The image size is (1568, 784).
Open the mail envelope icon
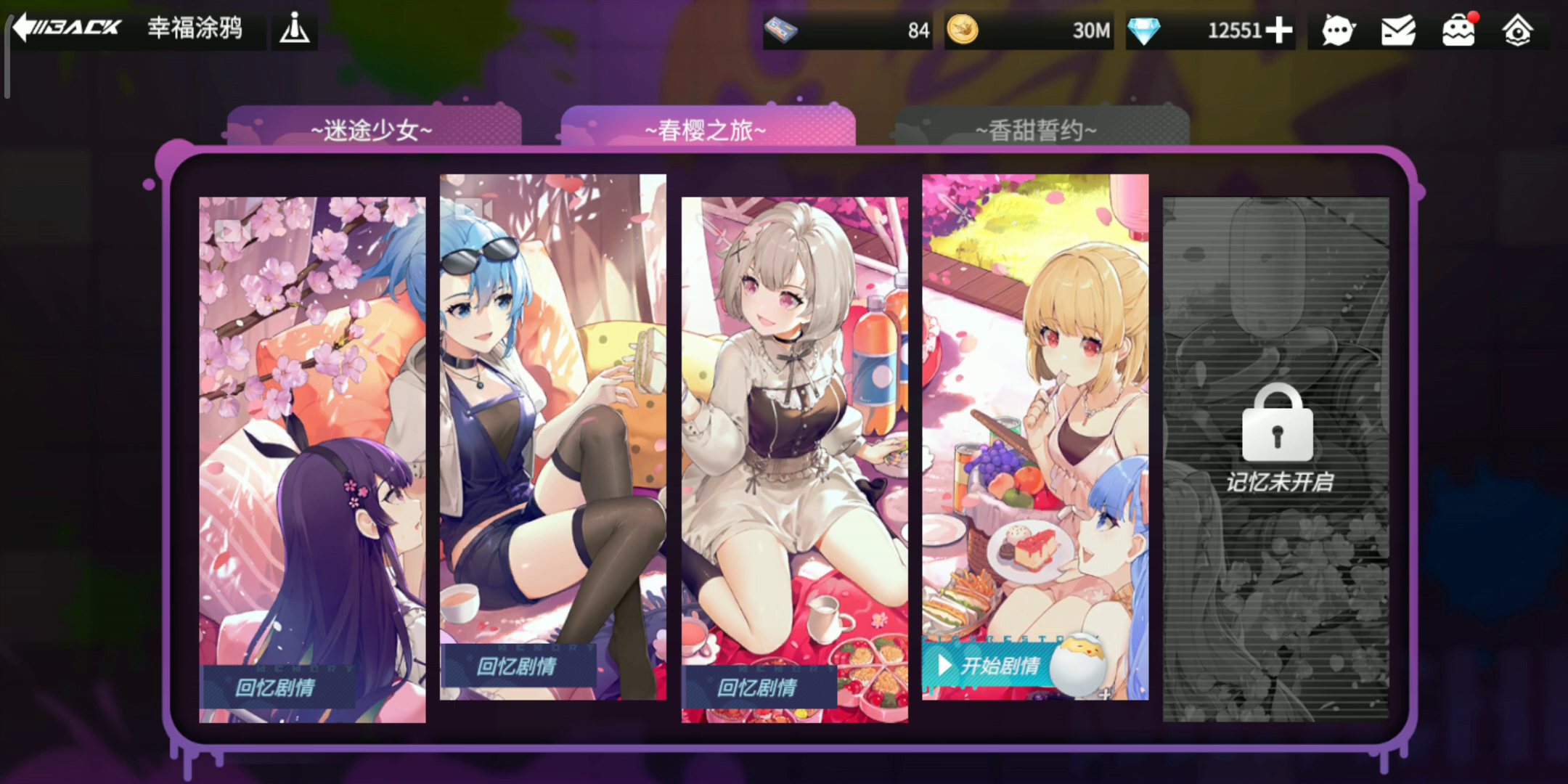(1398, 30)
